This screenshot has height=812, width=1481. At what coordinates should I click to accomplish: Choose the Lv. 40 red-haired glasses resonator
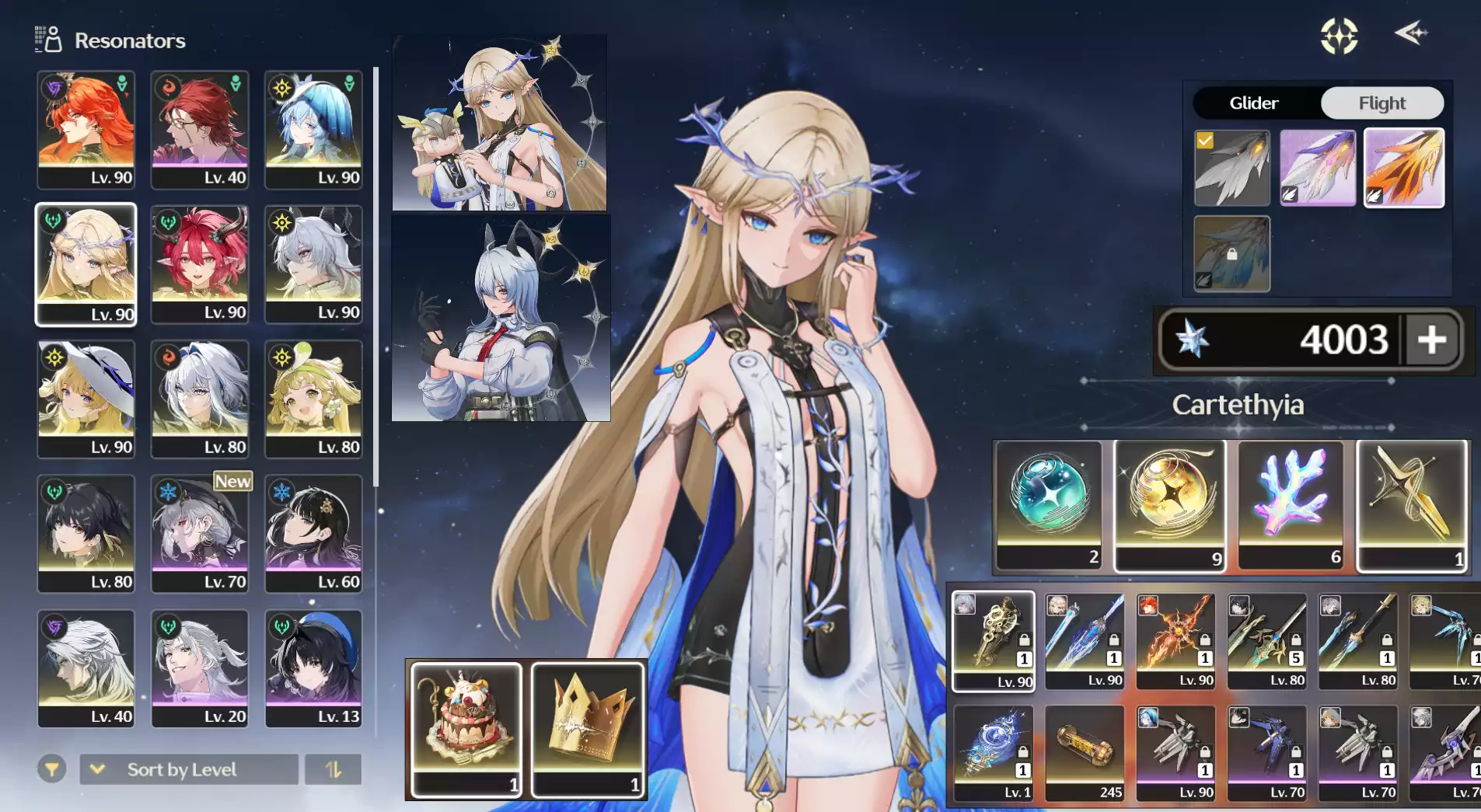tap(200, 129)
